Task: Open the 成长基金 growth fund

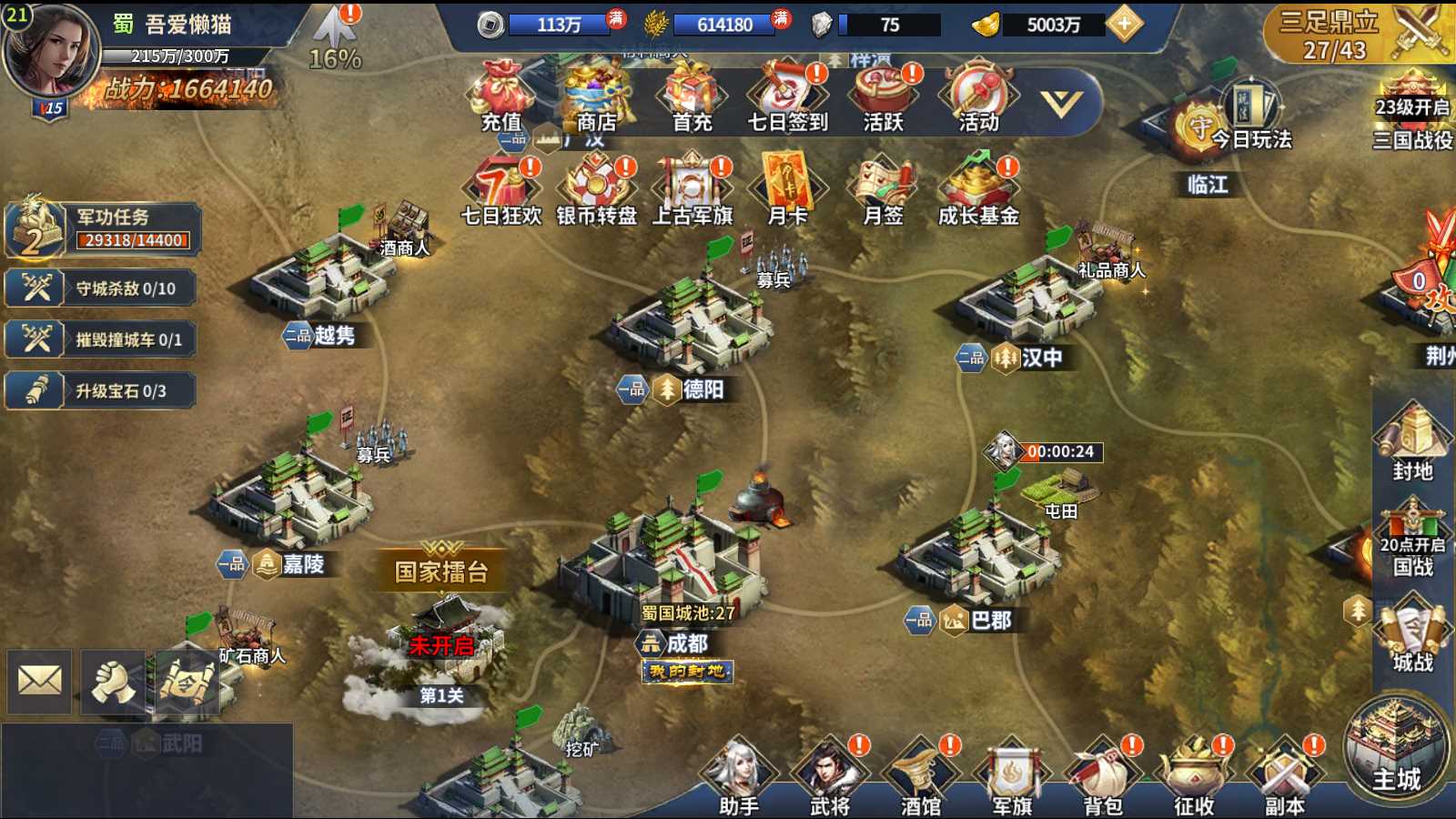Action: (x=978, y=189)
